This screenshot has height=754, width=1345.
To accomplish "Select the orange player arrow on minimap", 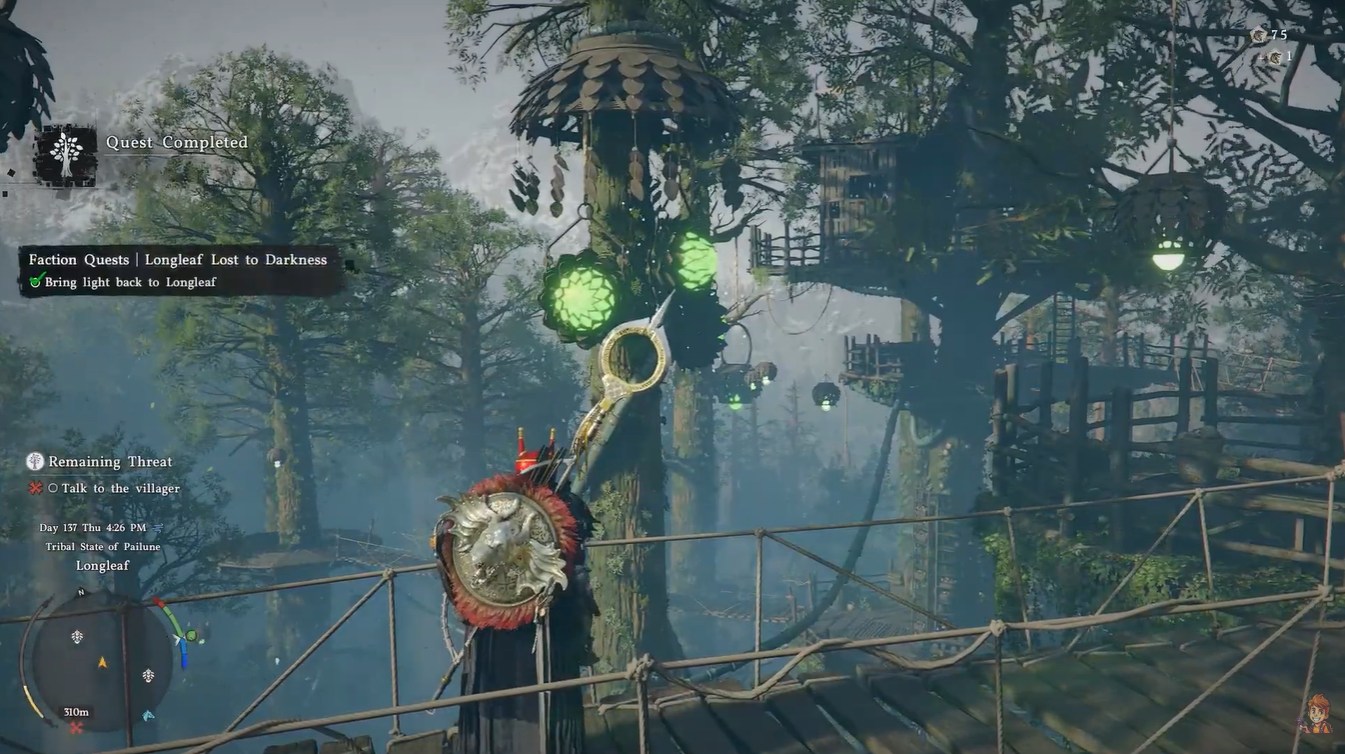I will [102, 662].
